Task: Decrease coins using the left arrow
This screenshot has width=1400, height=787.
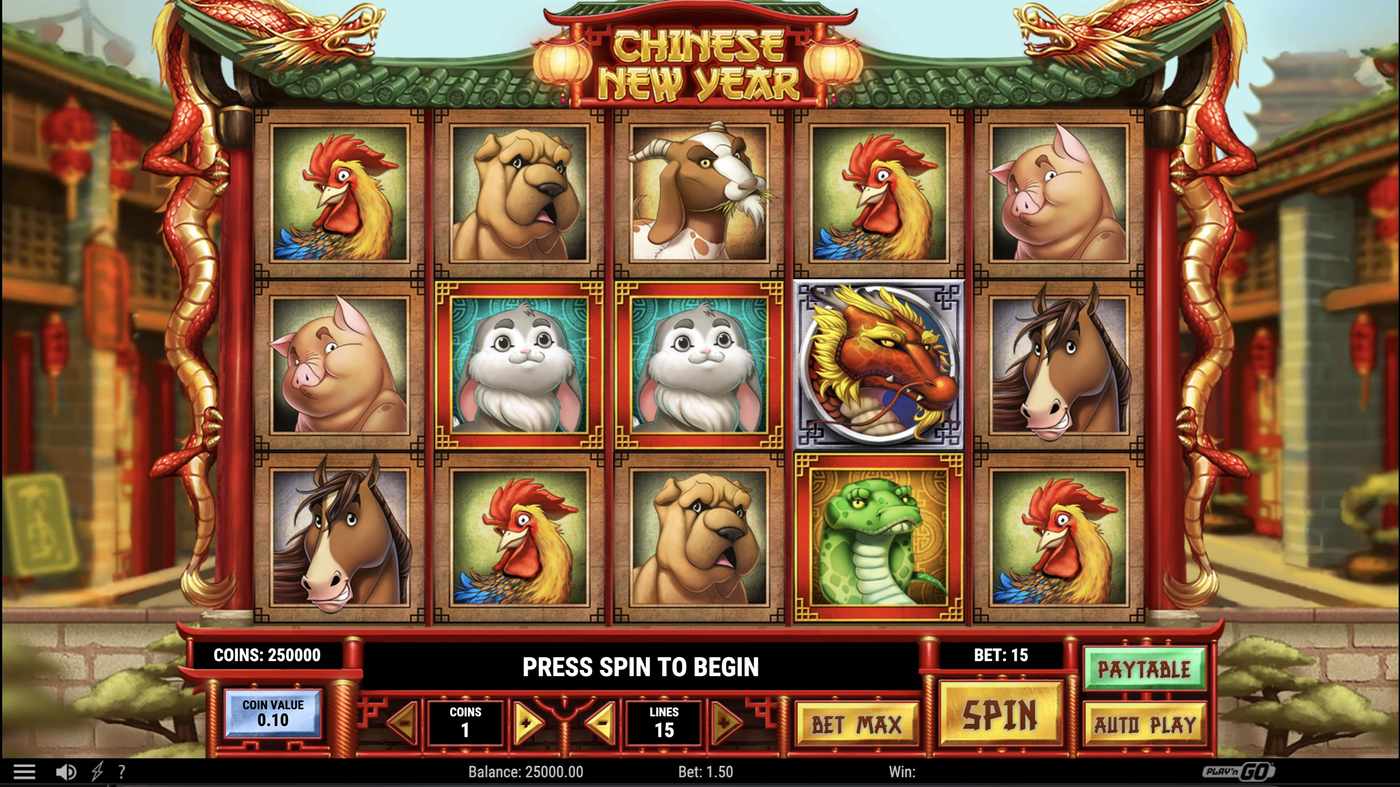Action: click(404, 722)
